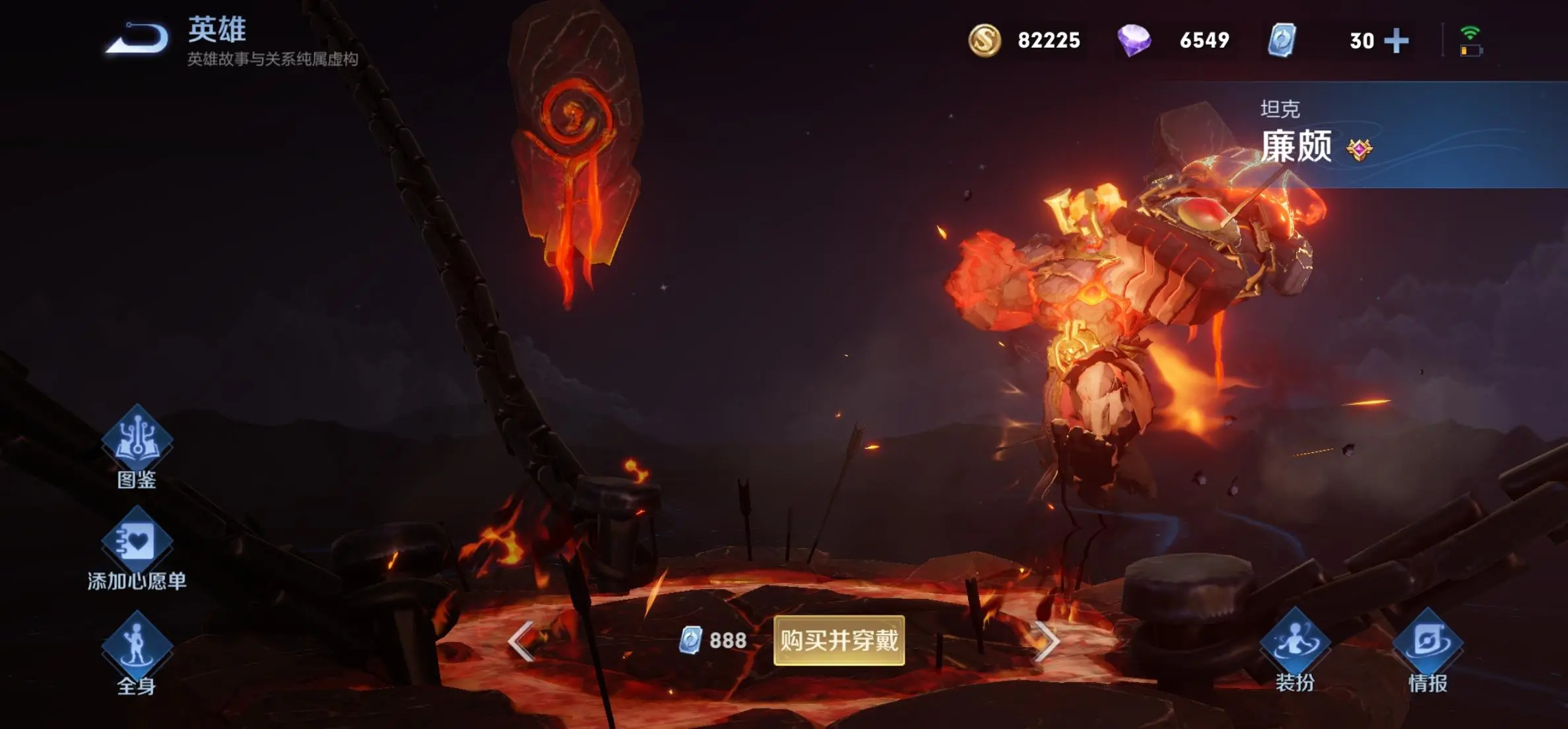Tap the gold coin currency icon
Screen dimensions: 1568x729
985,40
